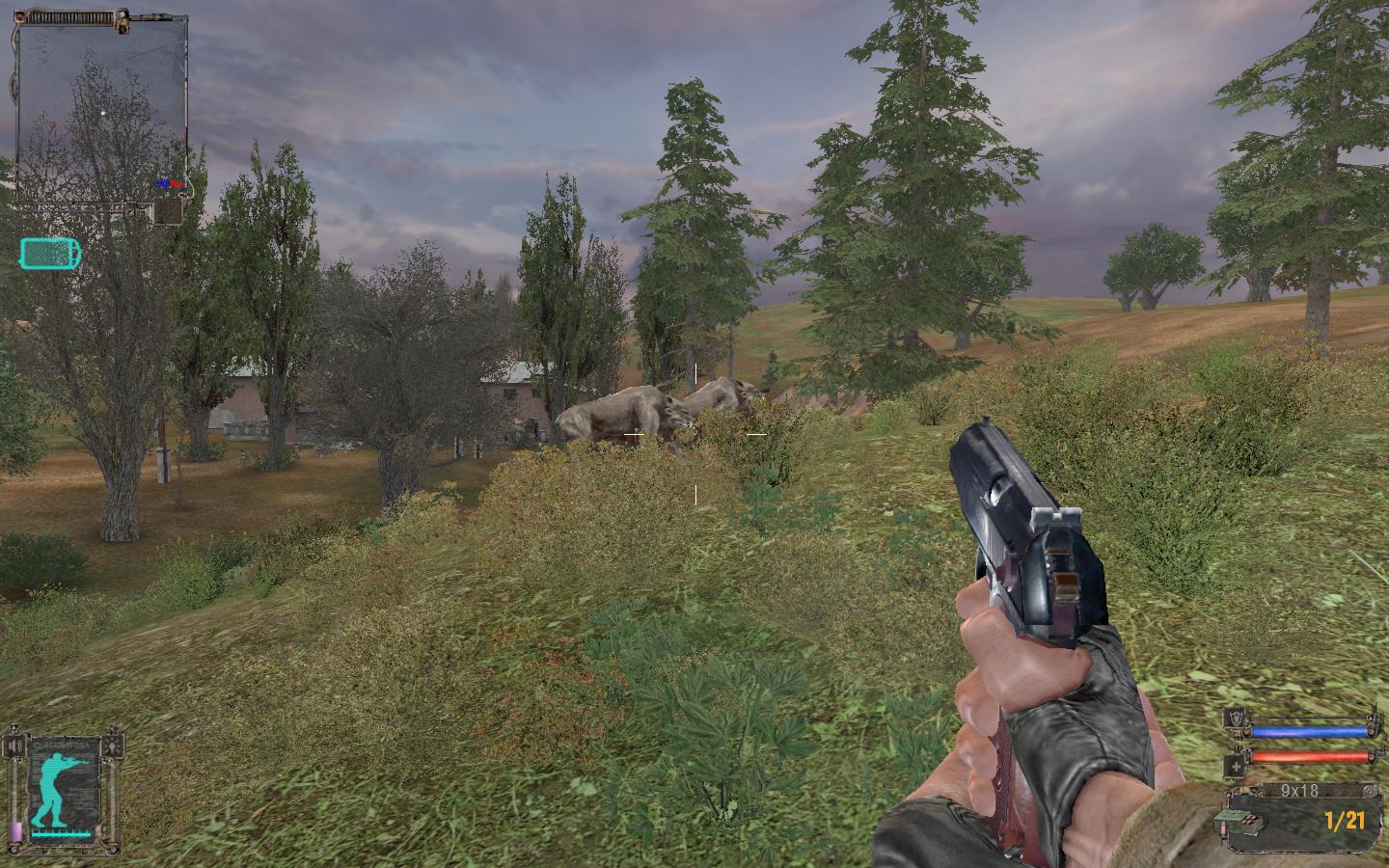Click the small square icon below the minimap
The height and width of the screenshot is (868, 1389).
tap(168, 211)
